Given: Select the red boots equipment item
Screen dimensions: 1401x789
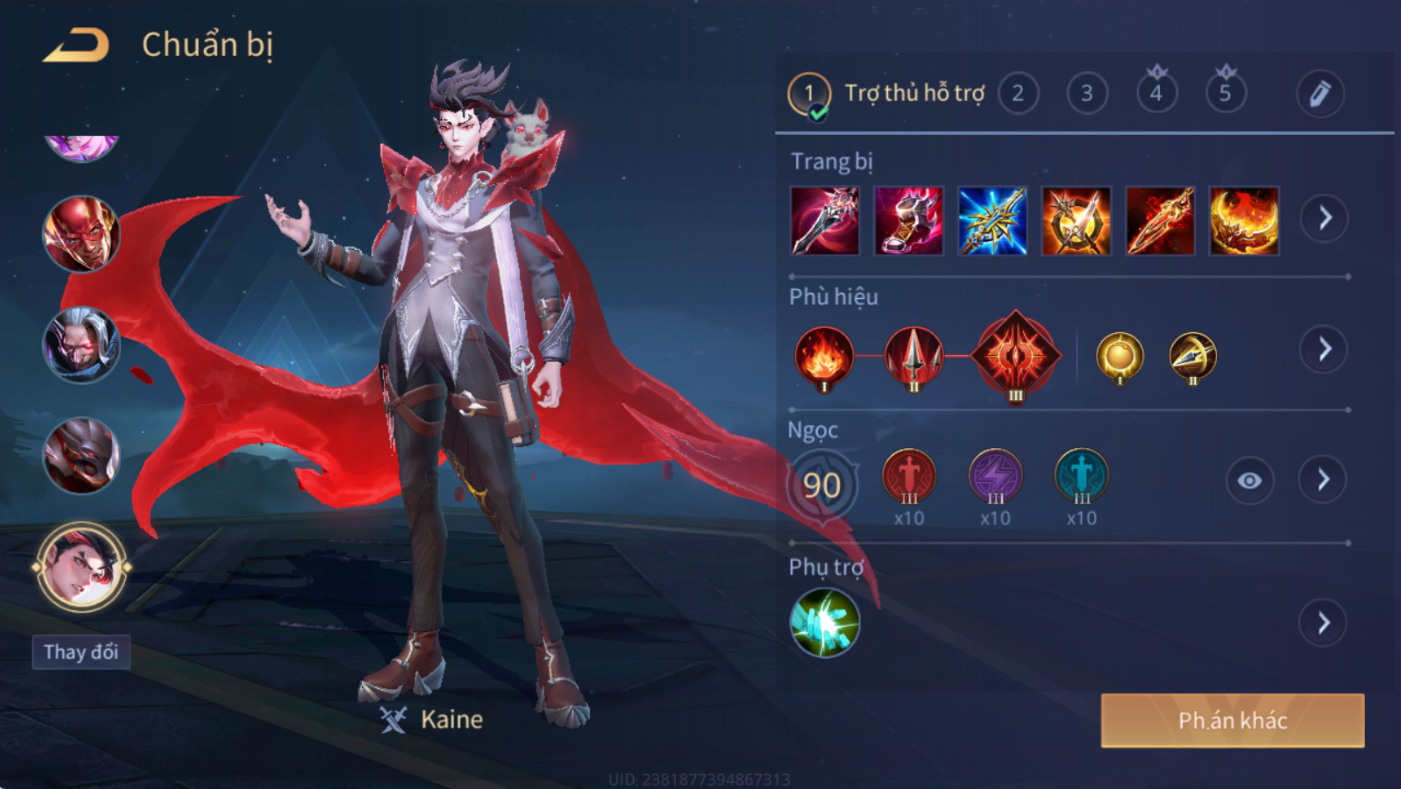Looking at the screenshot, I should pyautogui.click(x=908, y=220).
